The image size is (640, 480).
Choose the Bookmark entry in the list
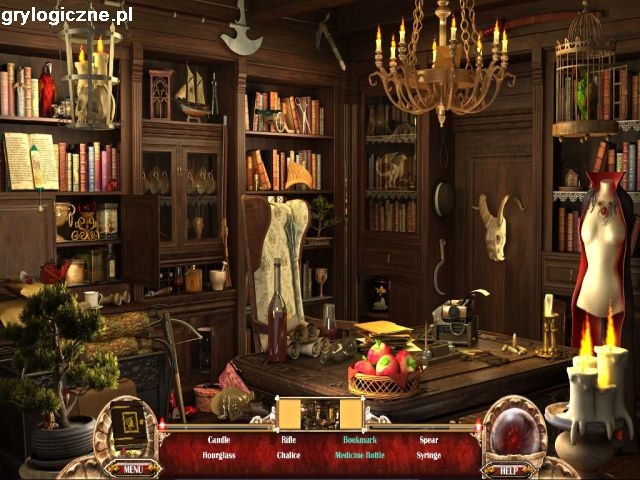pyautogui.click(x=358, y=439)
